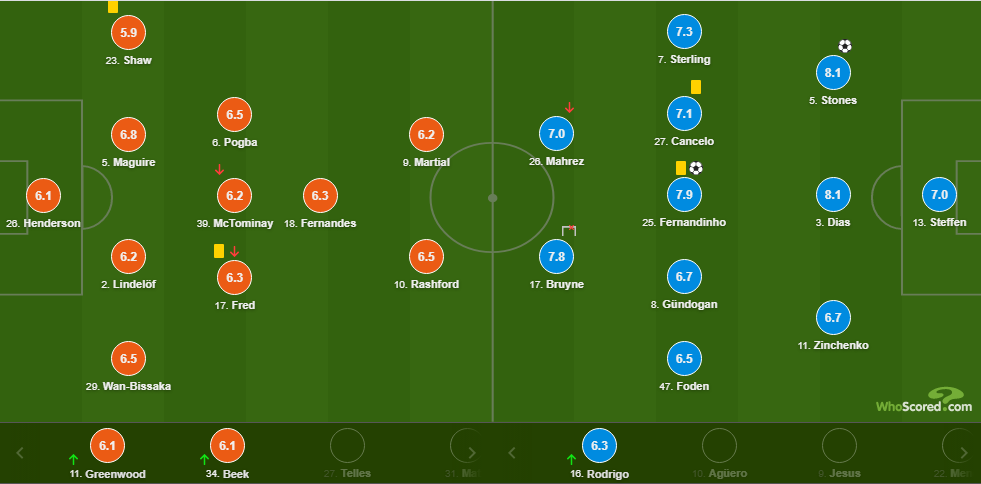Open substitute Beek's rating circle

[x=229, y=446]
